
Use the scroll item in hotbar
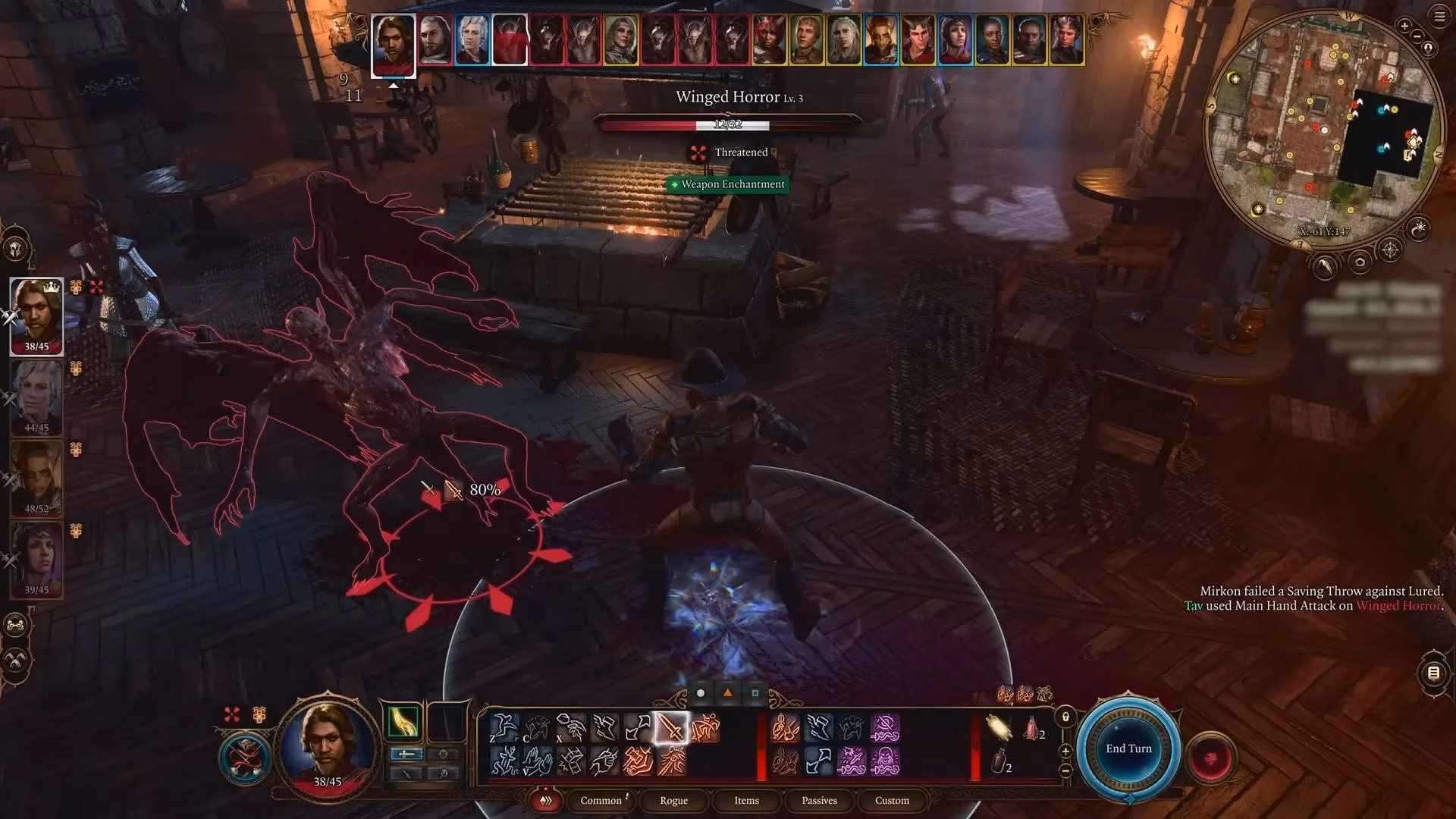coord(998,727)
